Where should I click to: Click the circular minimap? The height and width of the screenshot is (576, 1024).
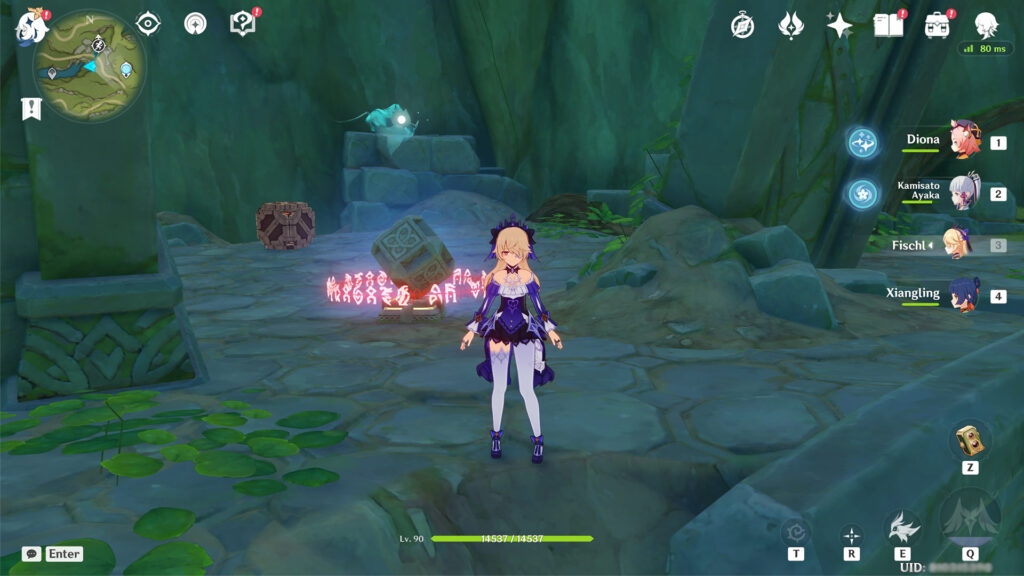pos(90,66)
